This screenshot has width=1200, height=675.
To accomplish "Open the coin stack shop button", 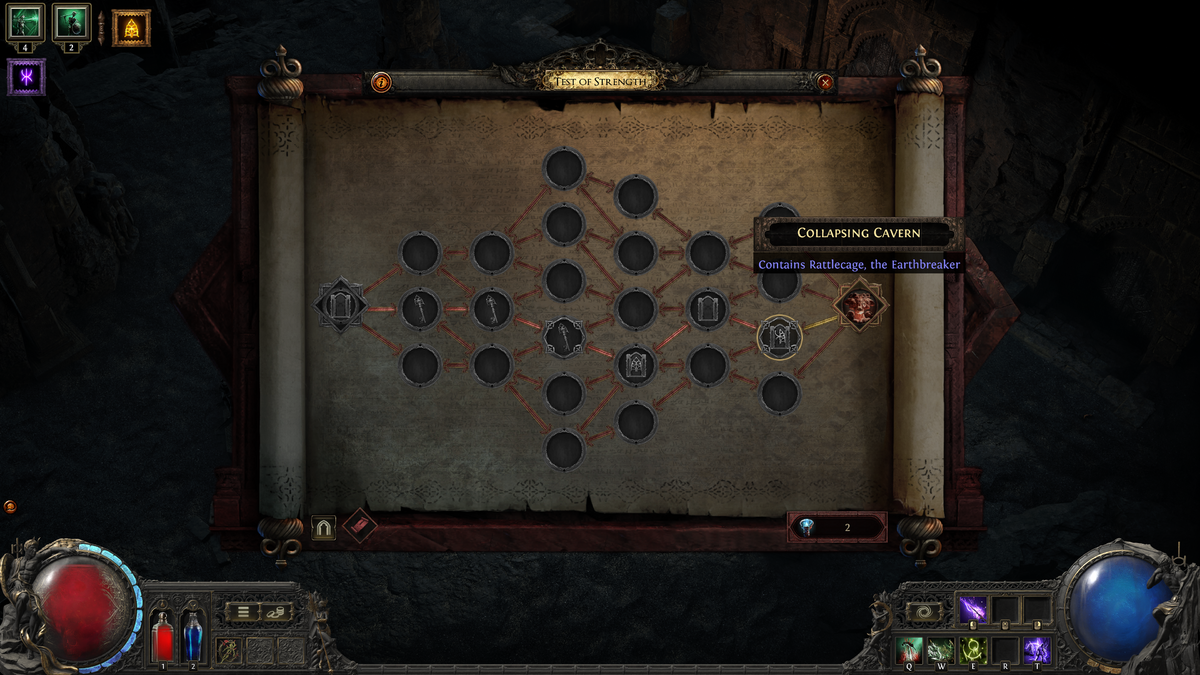I will (277, 611).
